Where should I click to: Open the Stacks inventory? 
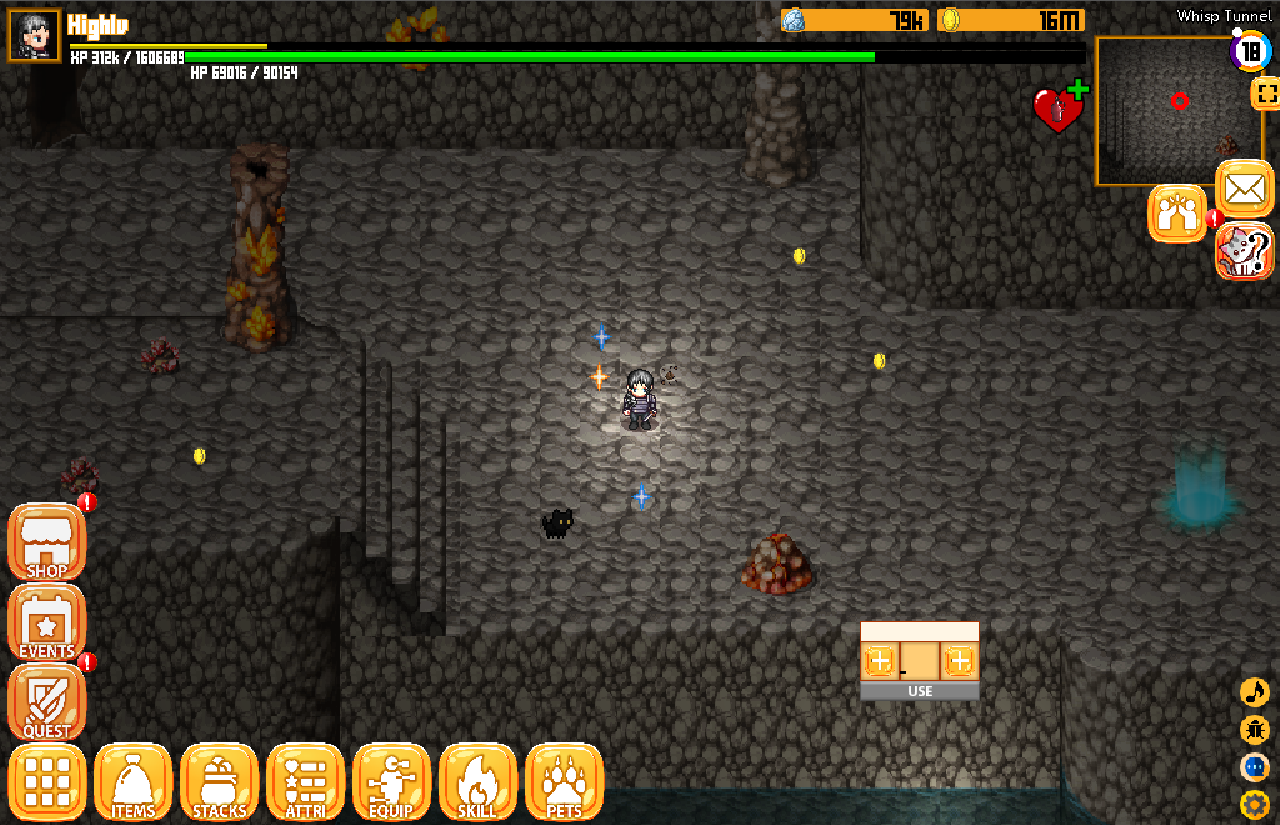pyautogui.click(x=219, y=782)
